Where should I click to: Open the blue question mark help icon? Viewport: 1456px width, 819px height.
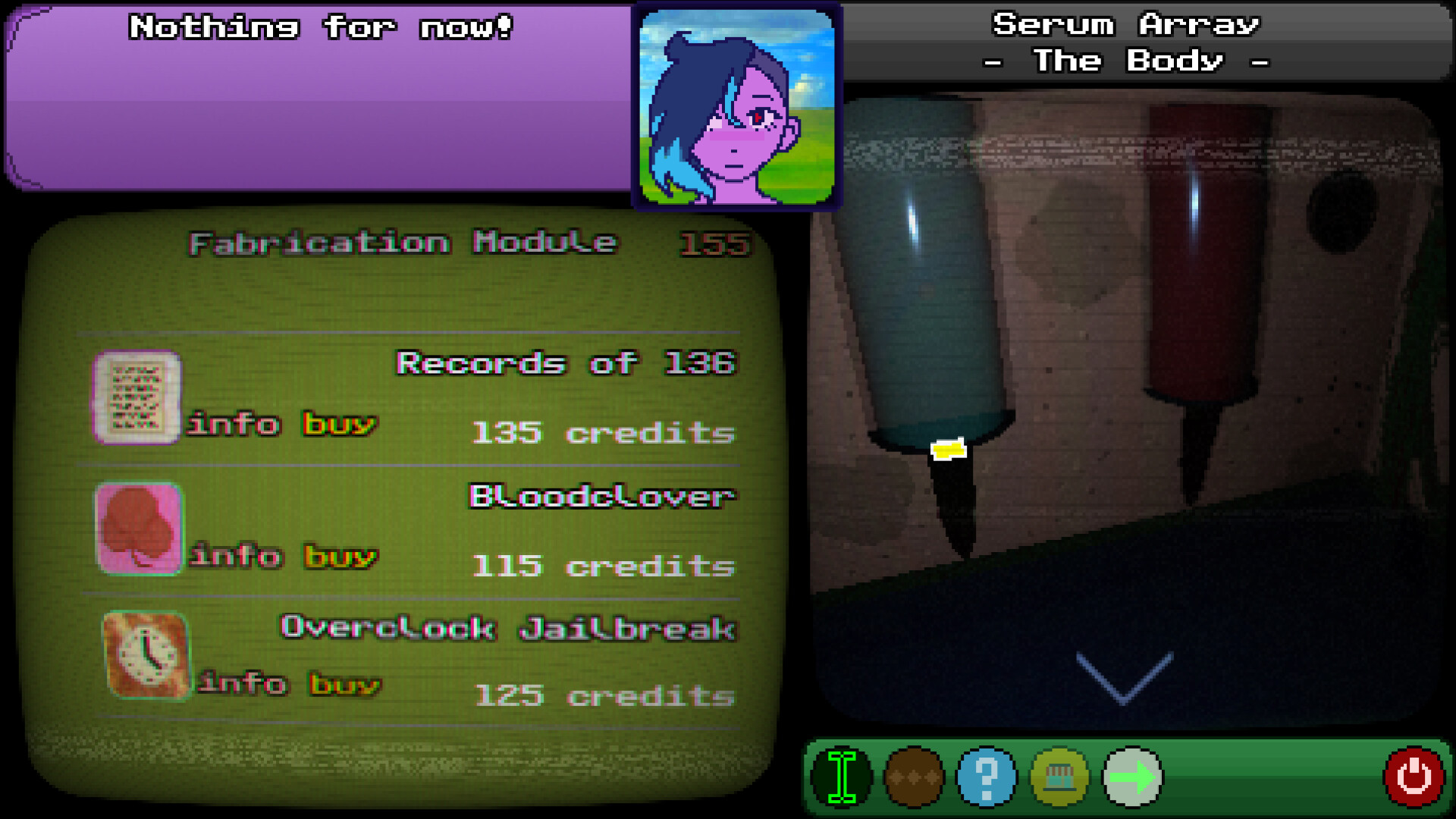987,777
